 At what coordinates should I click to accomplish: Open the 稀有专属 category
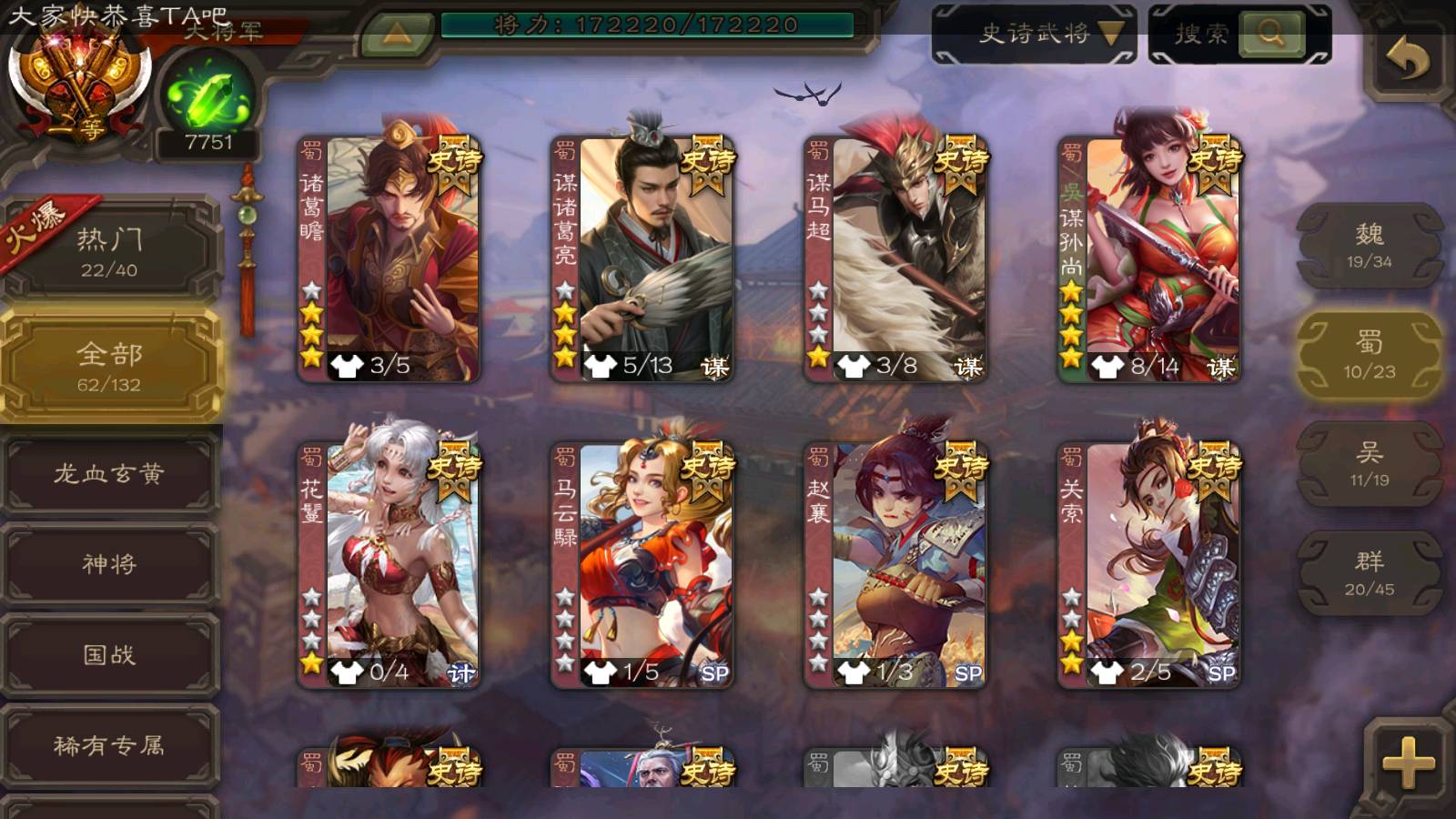[x=109, y=746]
